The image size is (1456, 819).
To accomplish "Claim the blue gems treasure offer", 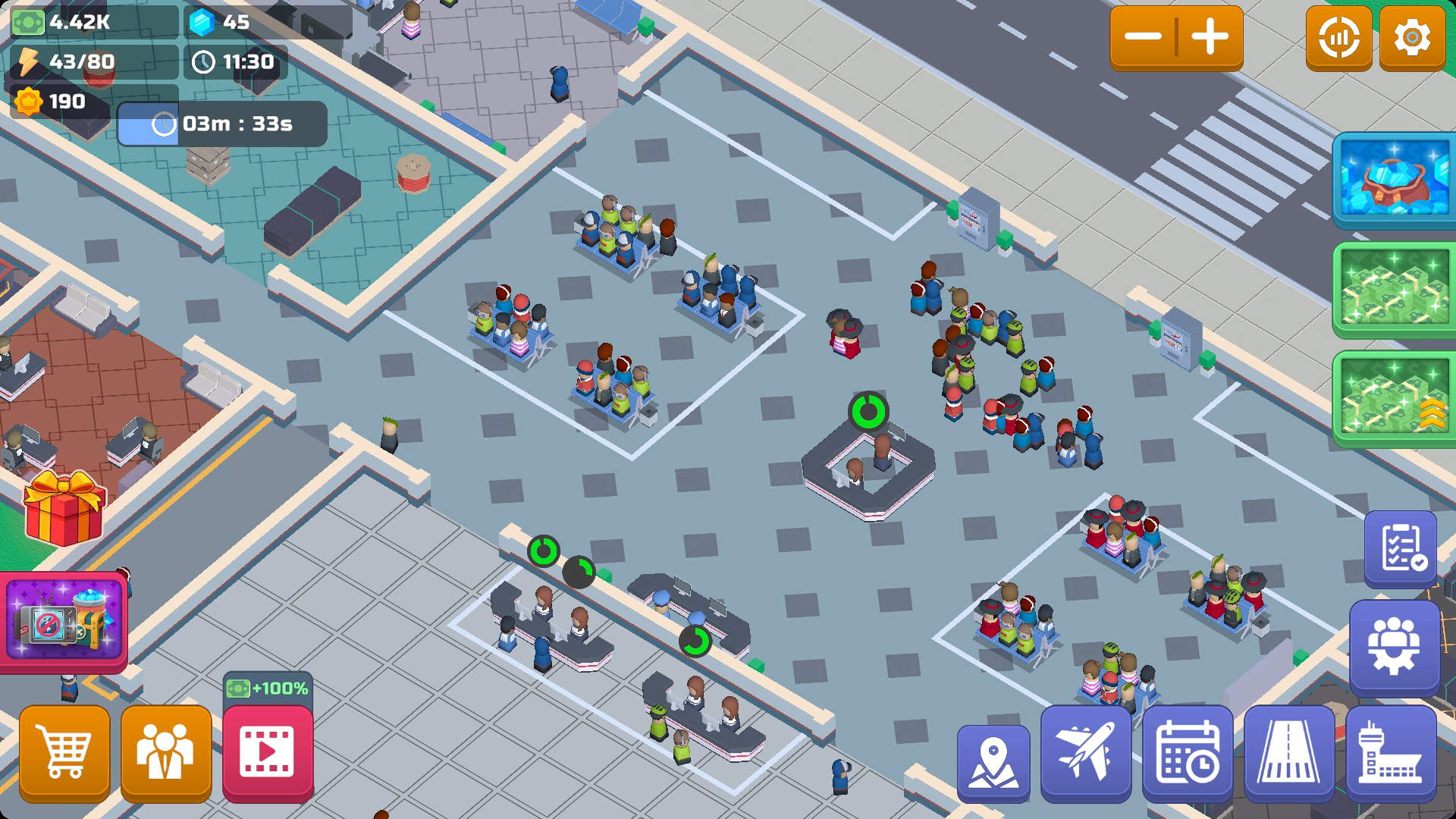I will click(x=1394, y=180).
